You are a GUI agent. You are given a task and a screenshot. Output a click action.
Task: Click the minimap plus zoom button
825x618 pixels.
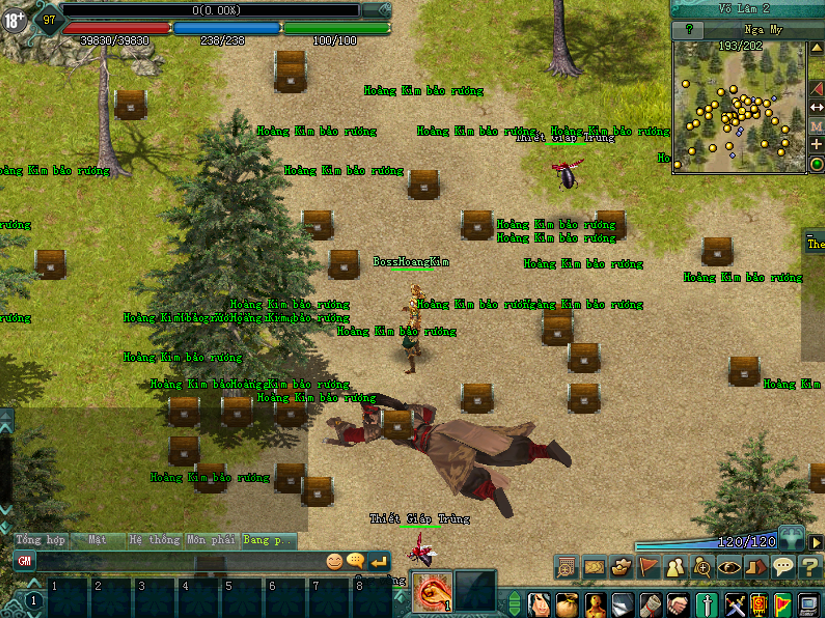816,145
